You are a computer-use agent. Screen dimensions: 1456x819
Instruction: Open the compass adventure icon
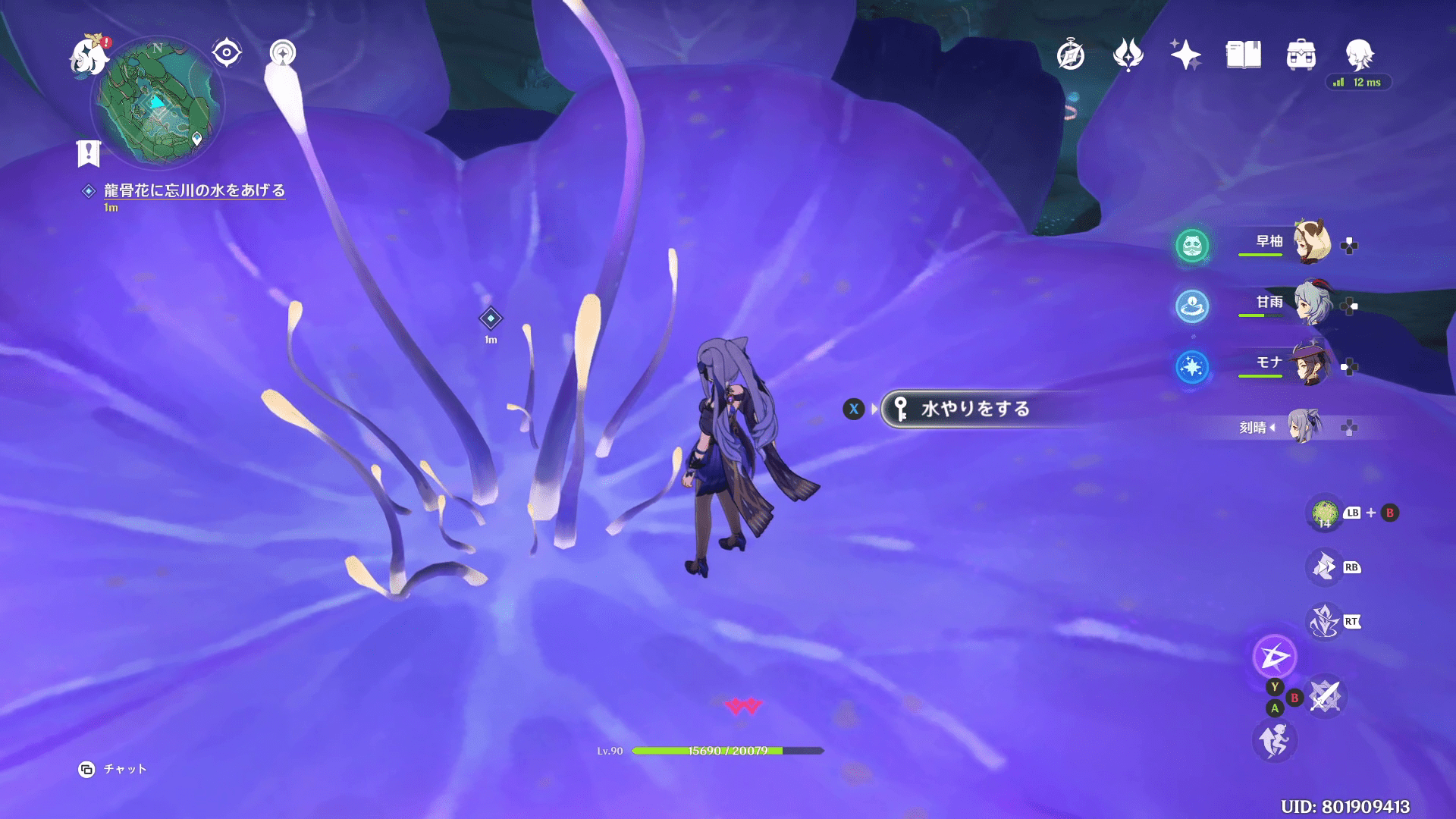(1071, 55)
